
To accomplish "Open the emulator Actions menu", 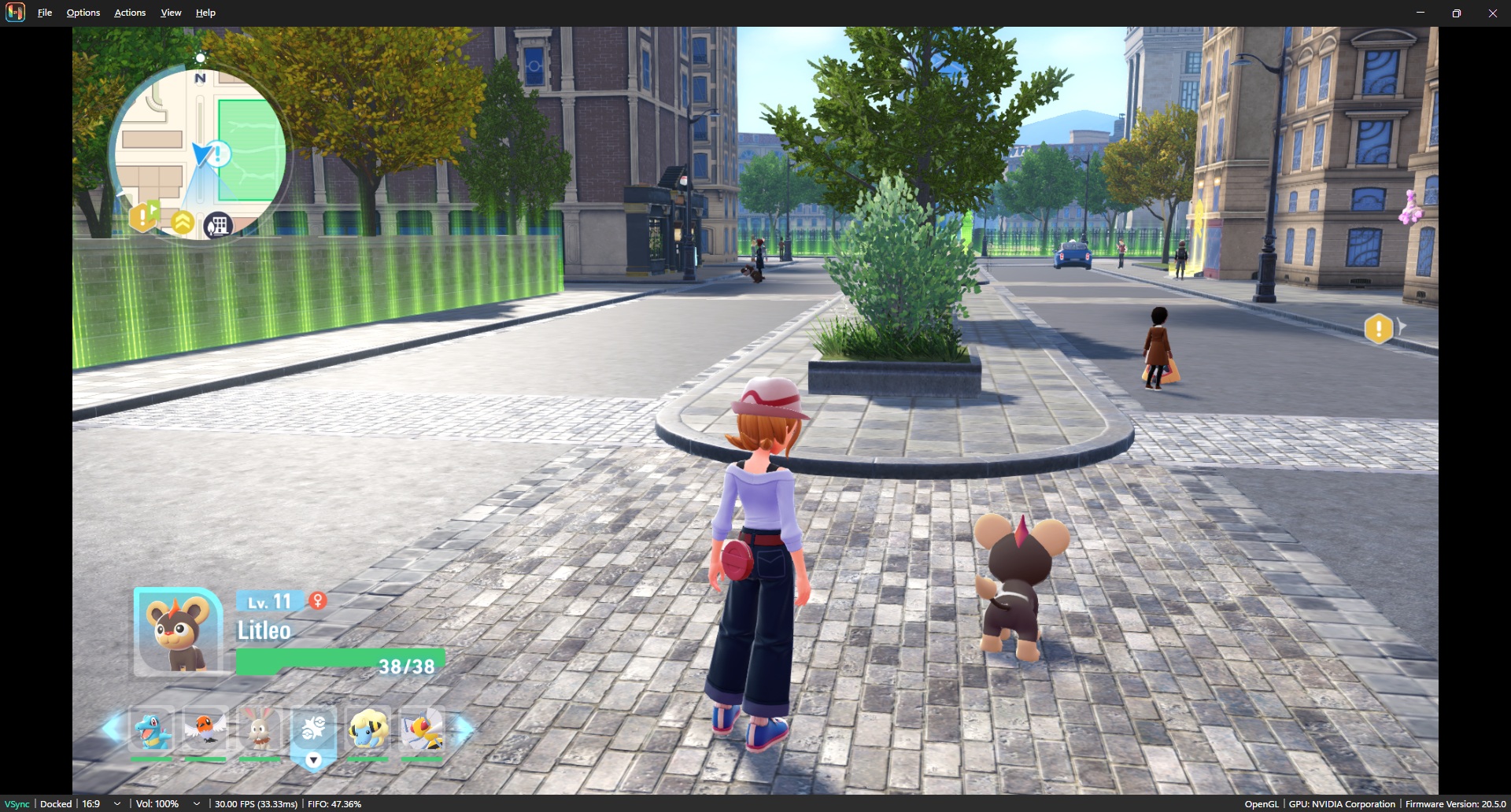I will click(x=130, y=13).
